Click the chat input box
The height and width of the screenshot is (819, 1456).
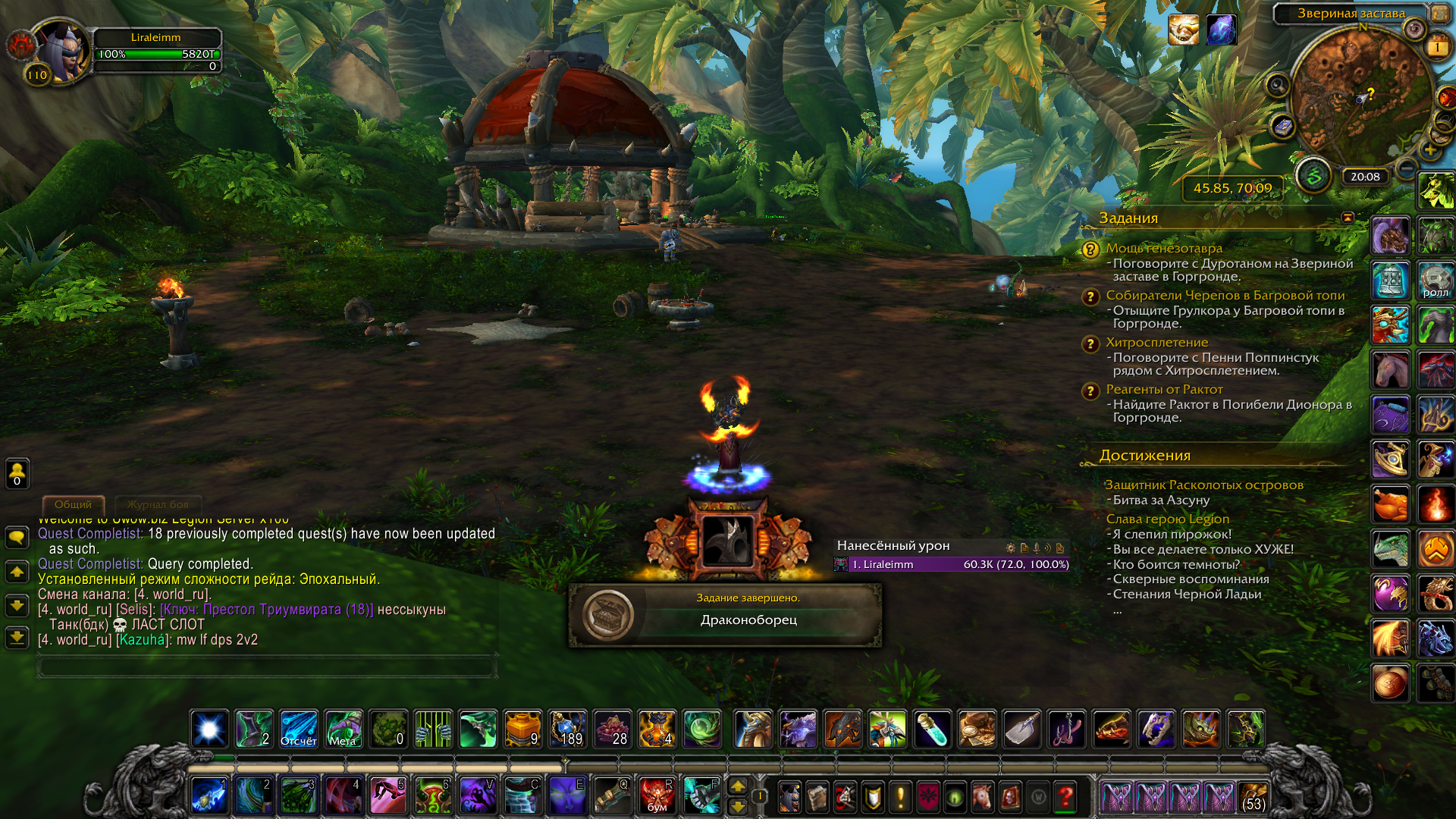point(267,667)
